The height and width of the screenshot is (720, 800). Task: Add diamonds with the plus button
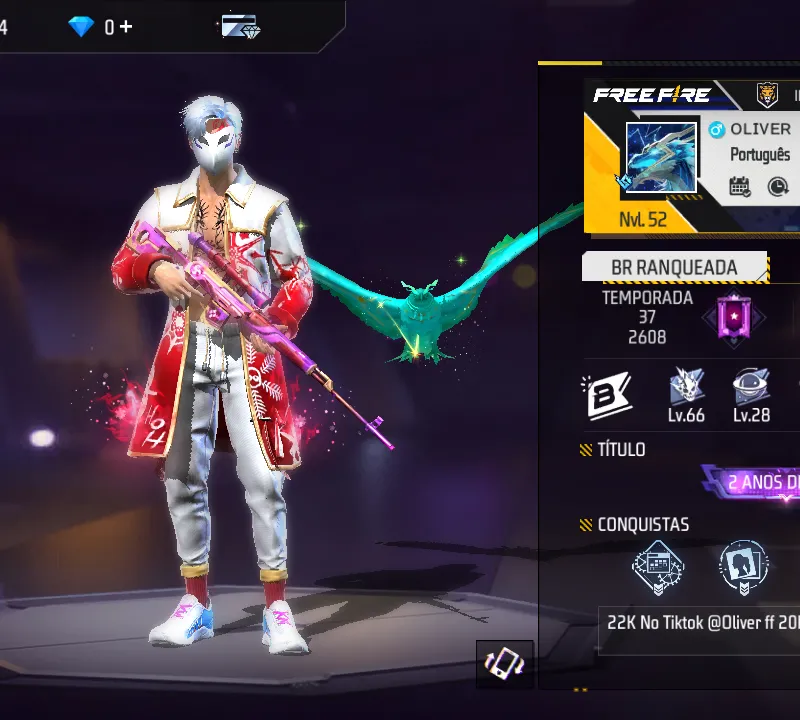click(x=125, y=27)
